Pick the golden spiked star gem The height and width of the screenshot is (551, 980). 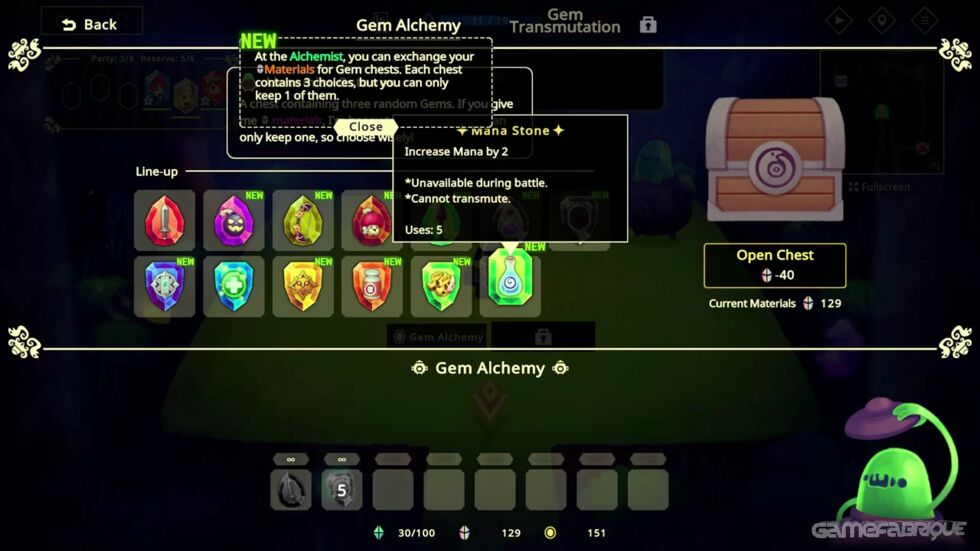point(303,286)
